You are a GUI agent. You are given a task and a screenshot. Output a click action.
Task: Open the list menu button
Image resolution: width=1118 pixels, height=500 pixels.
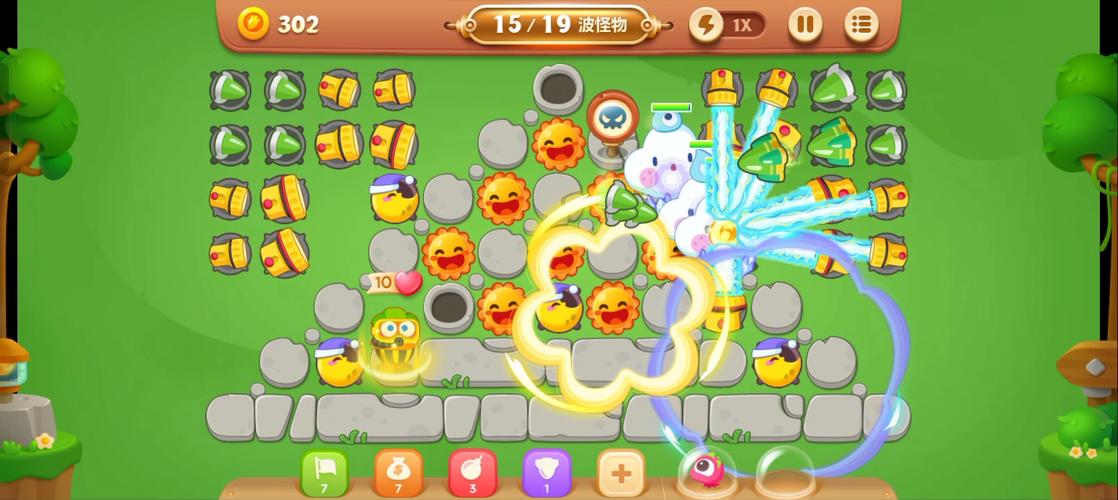click(861, 24)
